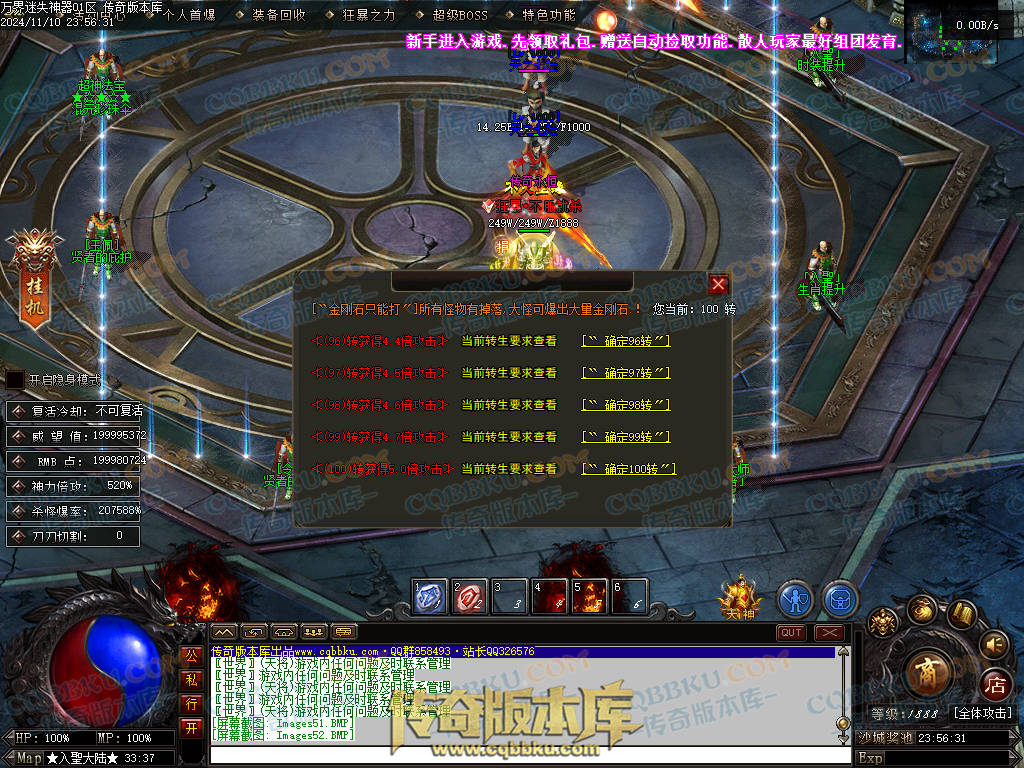Enable the 开启隐身模式 checkbox
The image size is (1024, 768).
(x=15, y=380)
